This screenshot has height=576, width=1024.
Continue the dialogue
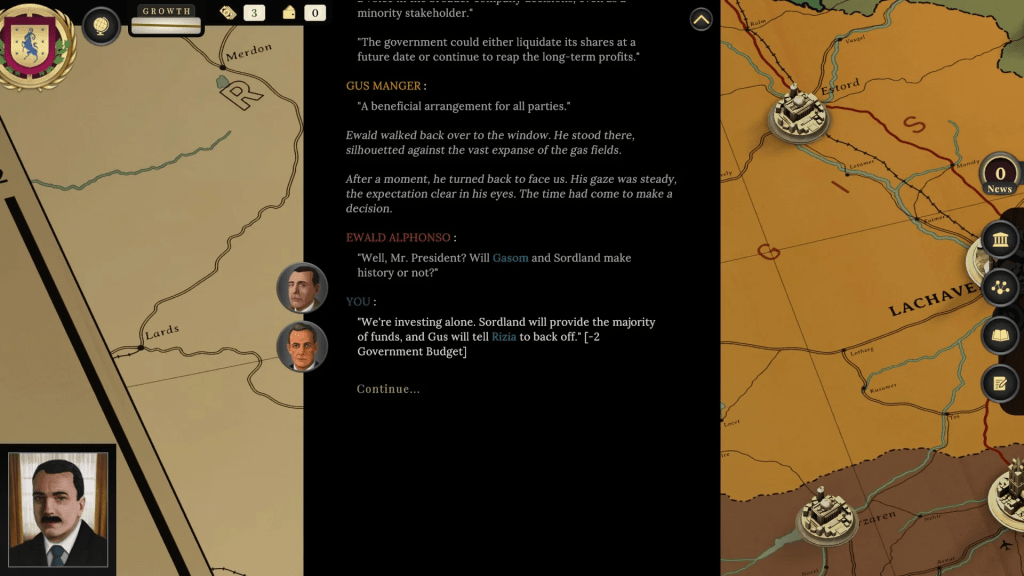[388, 389]
